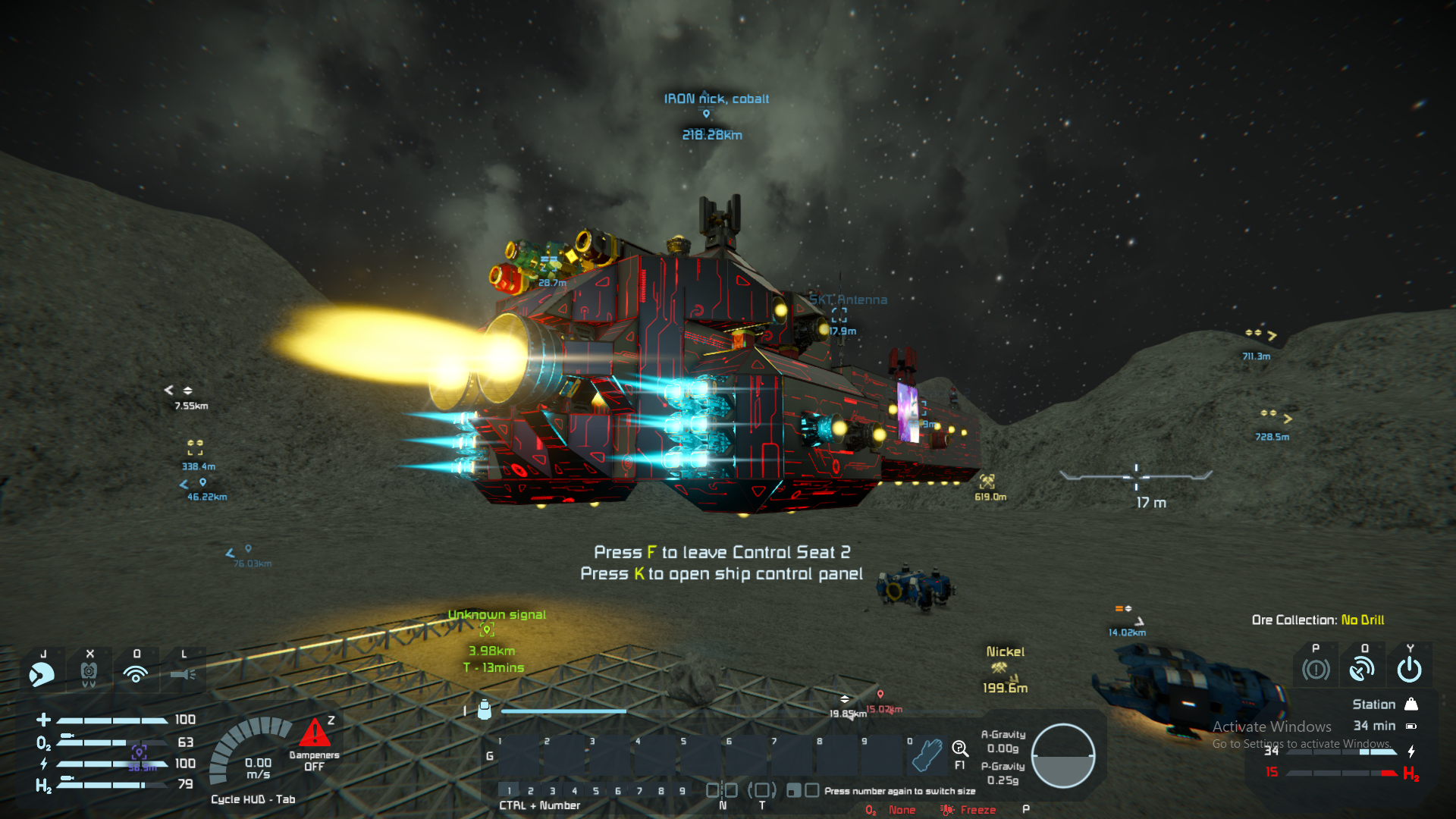Select the Nickel ore marker
1456x819 pixels.
click(x=999, y=668)
